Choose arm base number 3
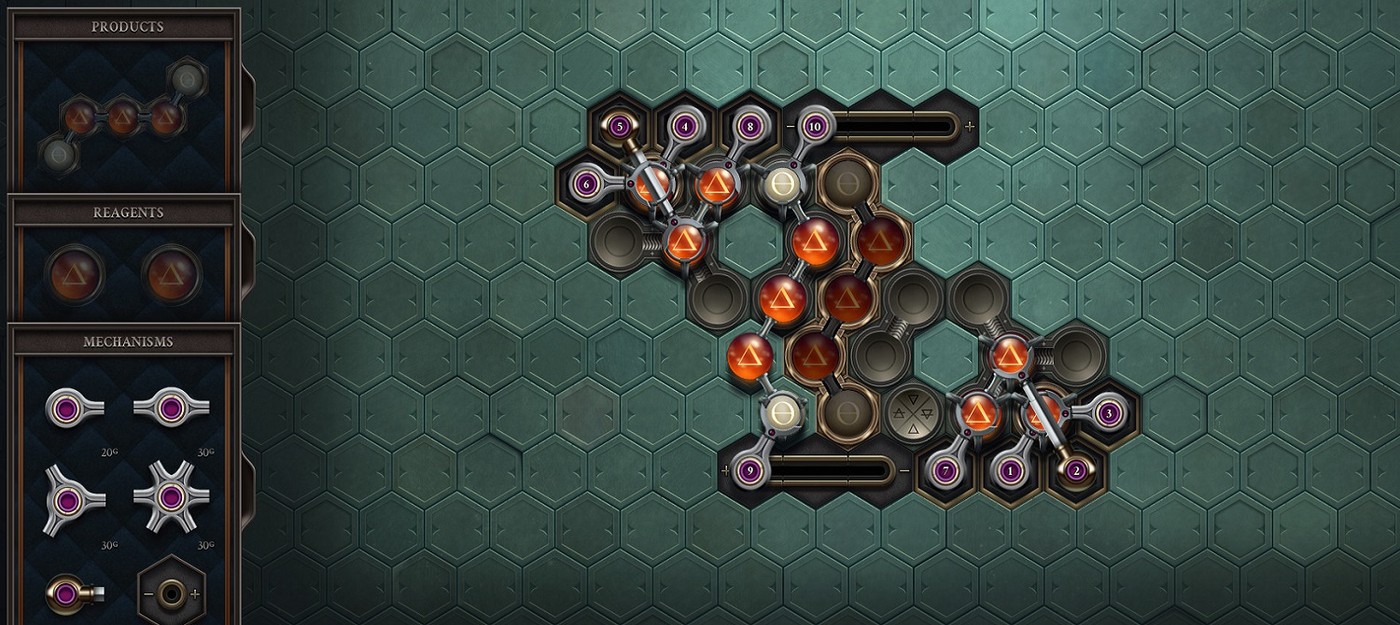The height and width of the screenshot is (625, 1400). (x=1108, y=411)
